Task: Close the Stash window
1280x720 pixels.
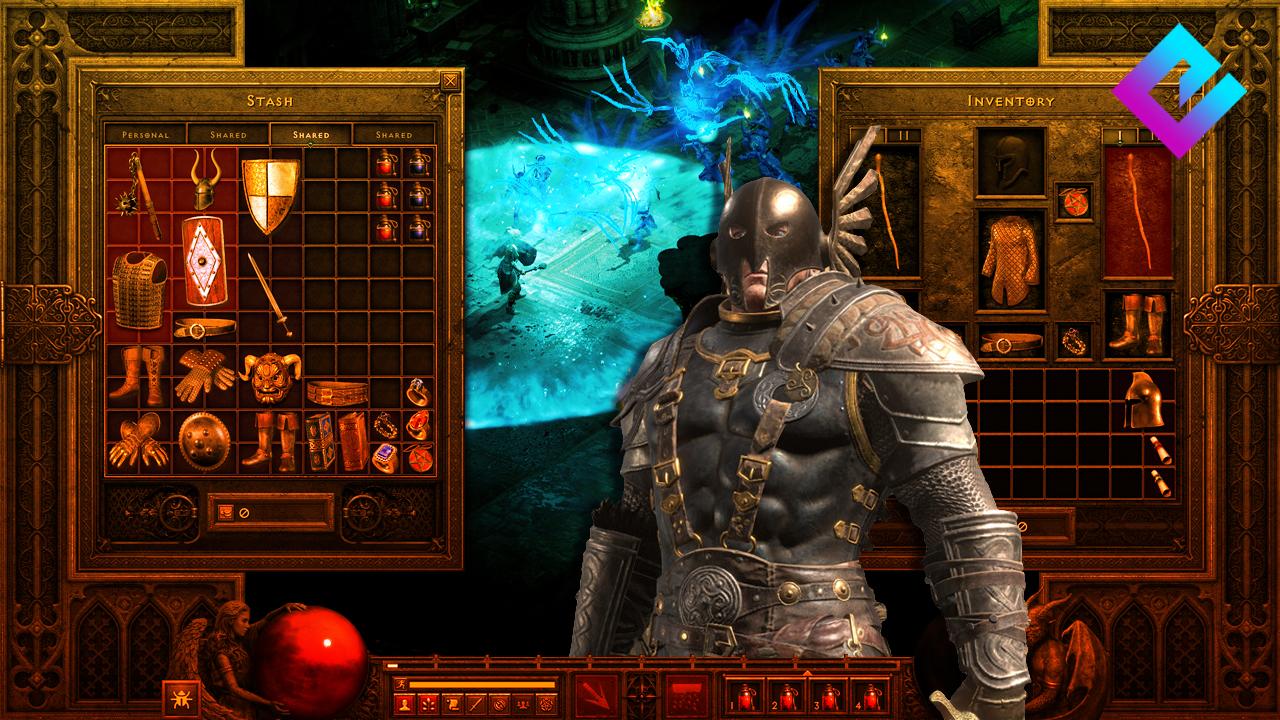Action: [x=451, y=81]
